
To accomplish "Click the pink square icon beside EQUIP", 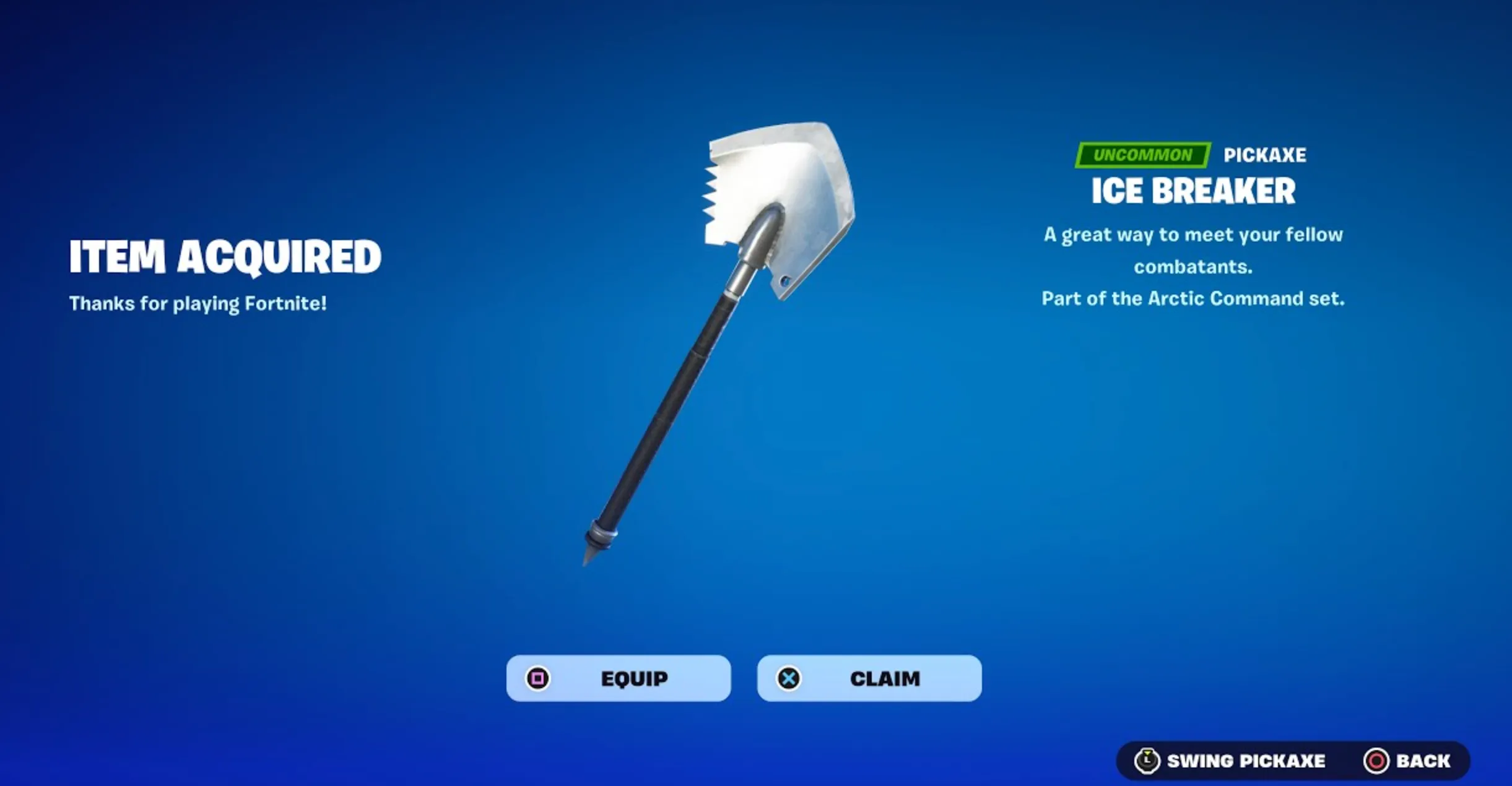I will point(538,679).
